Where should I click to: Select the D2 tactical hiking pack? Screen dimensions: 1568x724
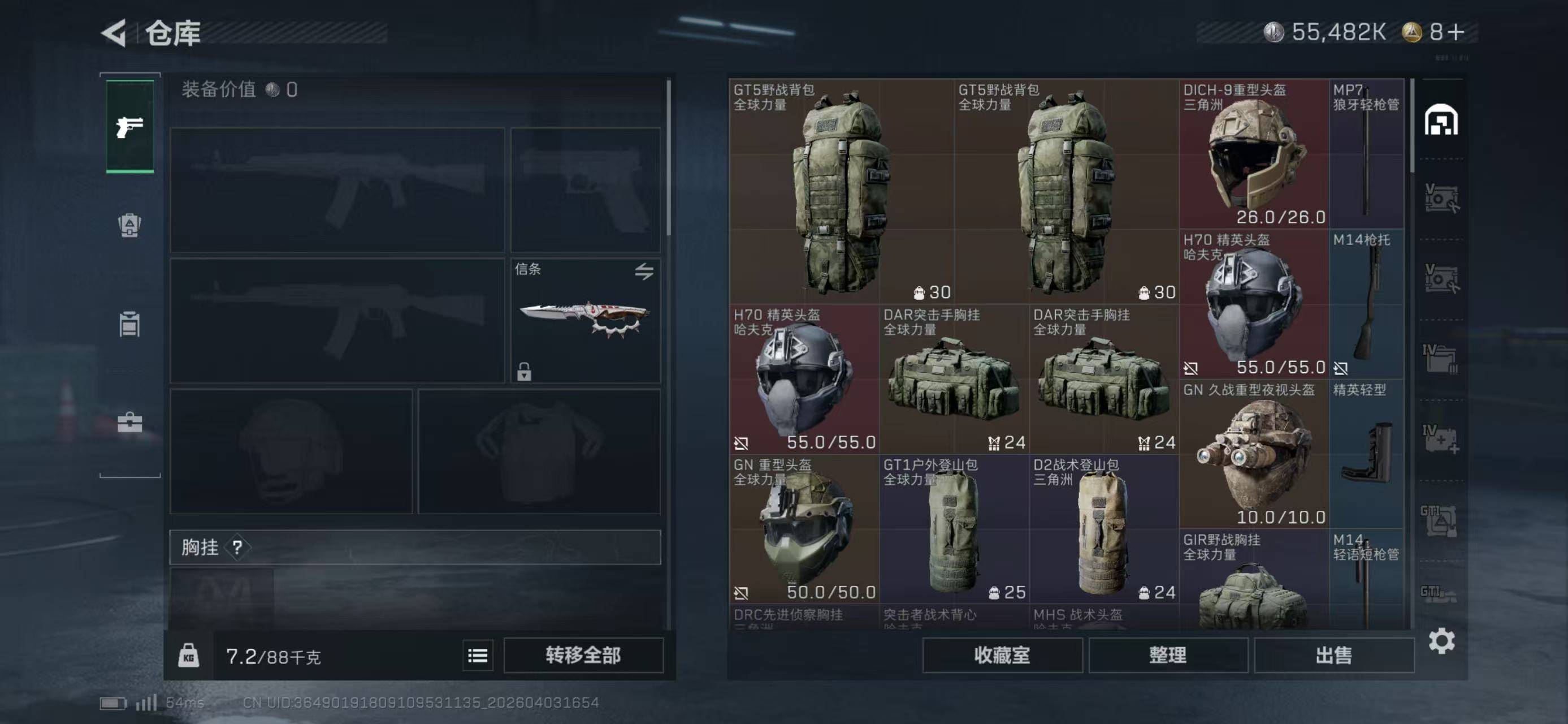(1103, 530)
